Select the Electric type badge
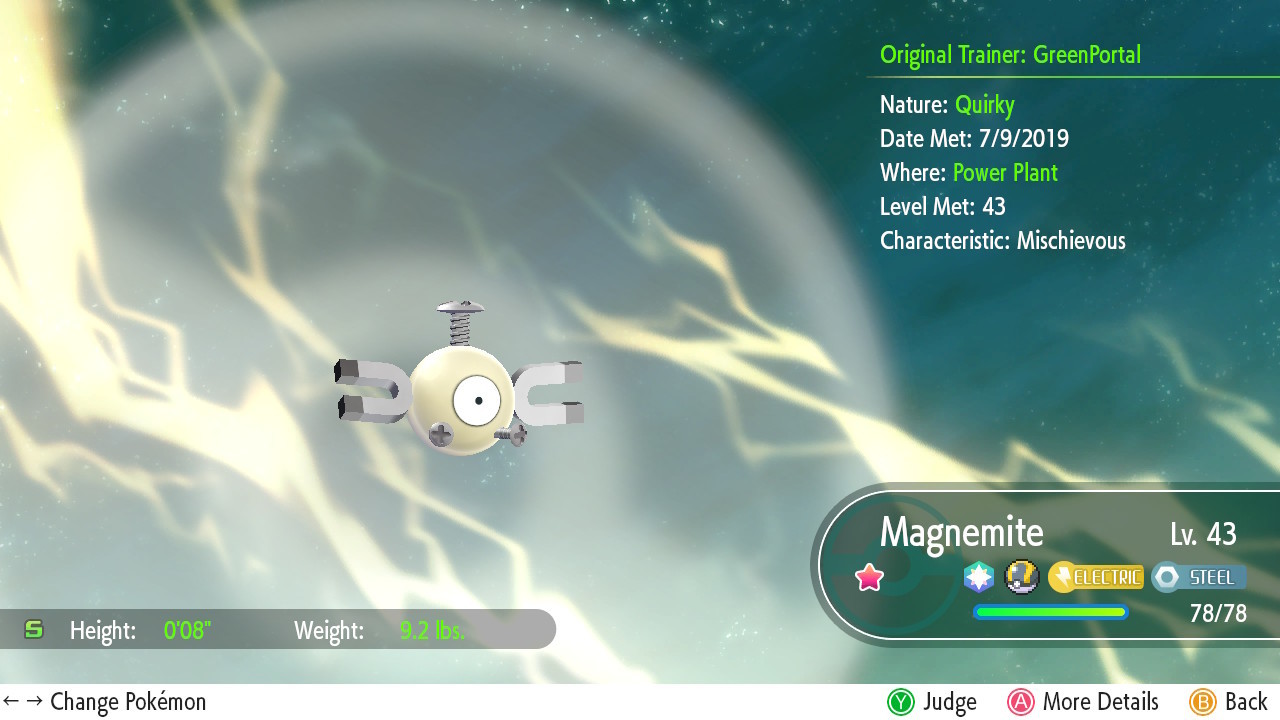 click(x=1096, y=577)
